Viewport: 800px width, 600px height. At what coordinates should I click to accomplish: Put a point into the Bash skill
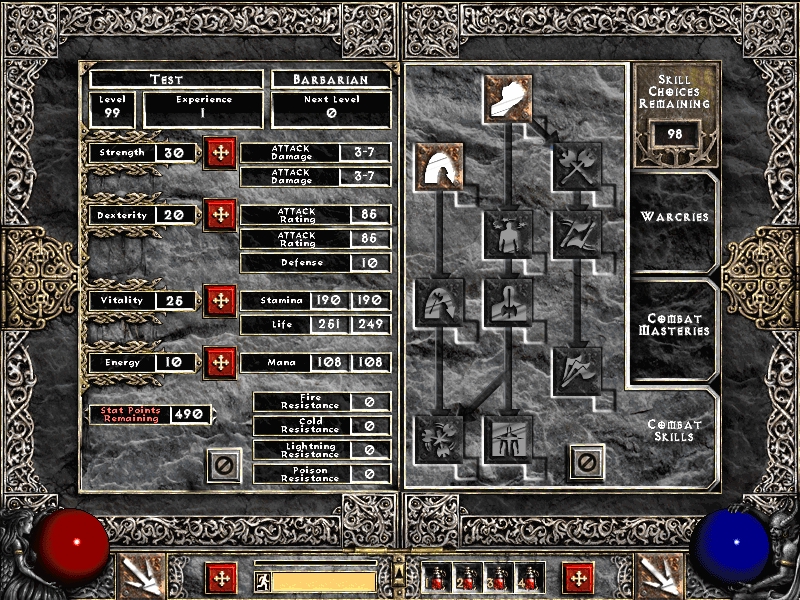tap(509, 97)
